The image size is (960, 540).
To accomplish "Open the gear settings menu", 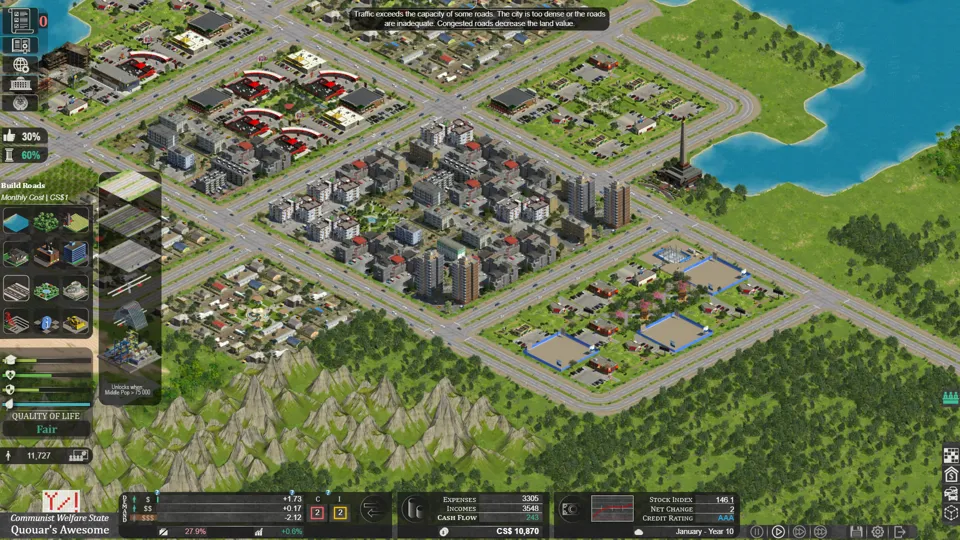I will click(x=878, y=532).
